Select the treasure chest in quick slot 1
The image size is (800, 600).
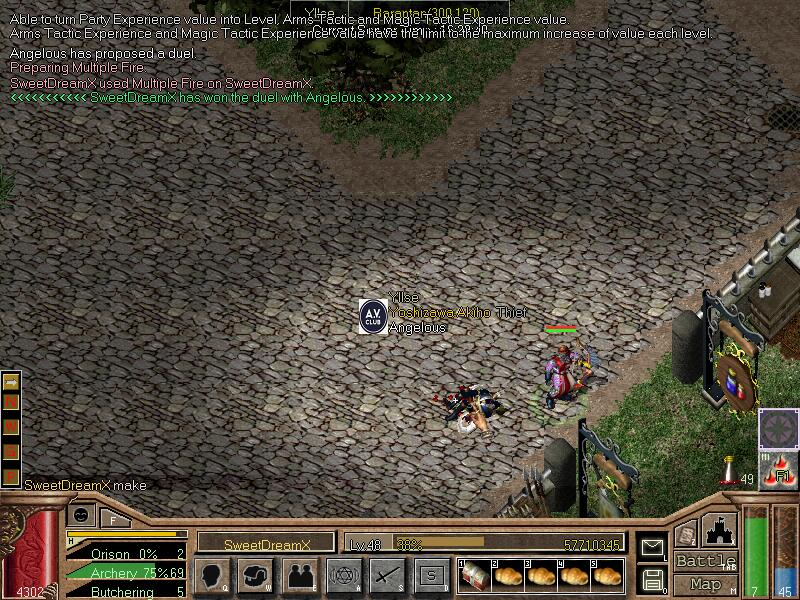(474, 576)
